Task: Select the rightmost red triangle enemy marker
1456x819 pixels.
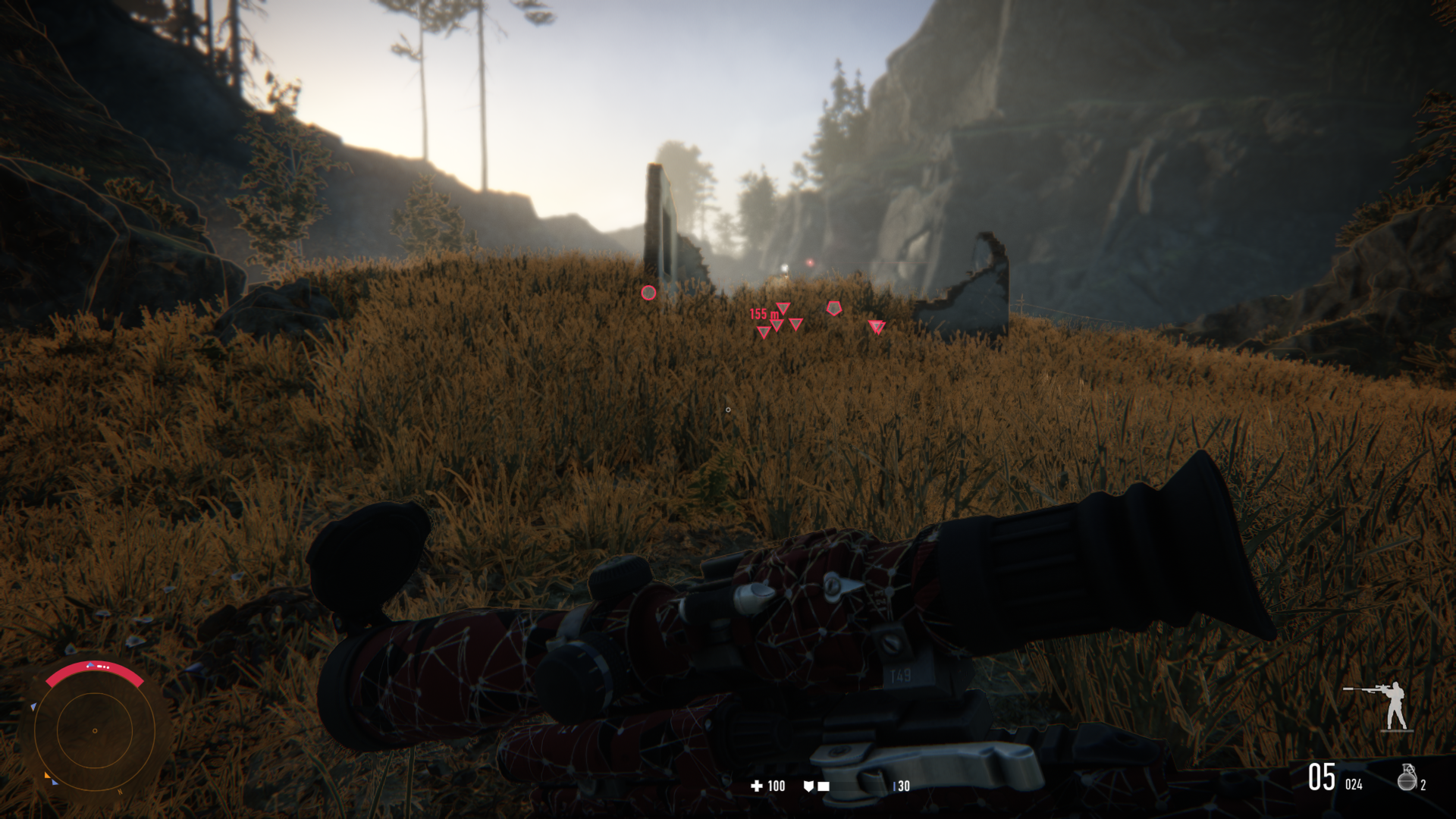Action: (877, 326)
